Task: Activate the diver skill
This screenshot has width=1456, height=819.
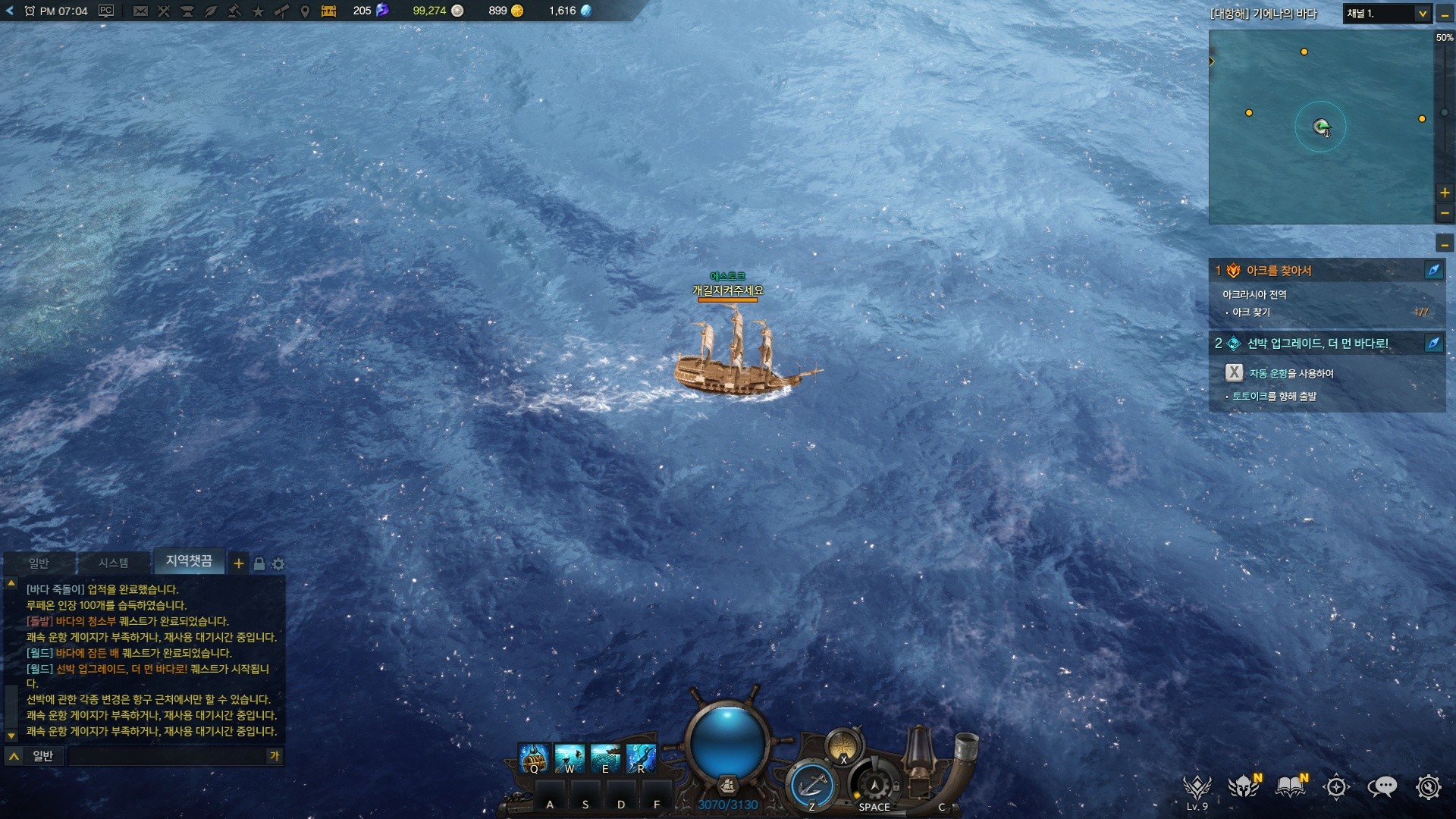Action: point(641,758)
